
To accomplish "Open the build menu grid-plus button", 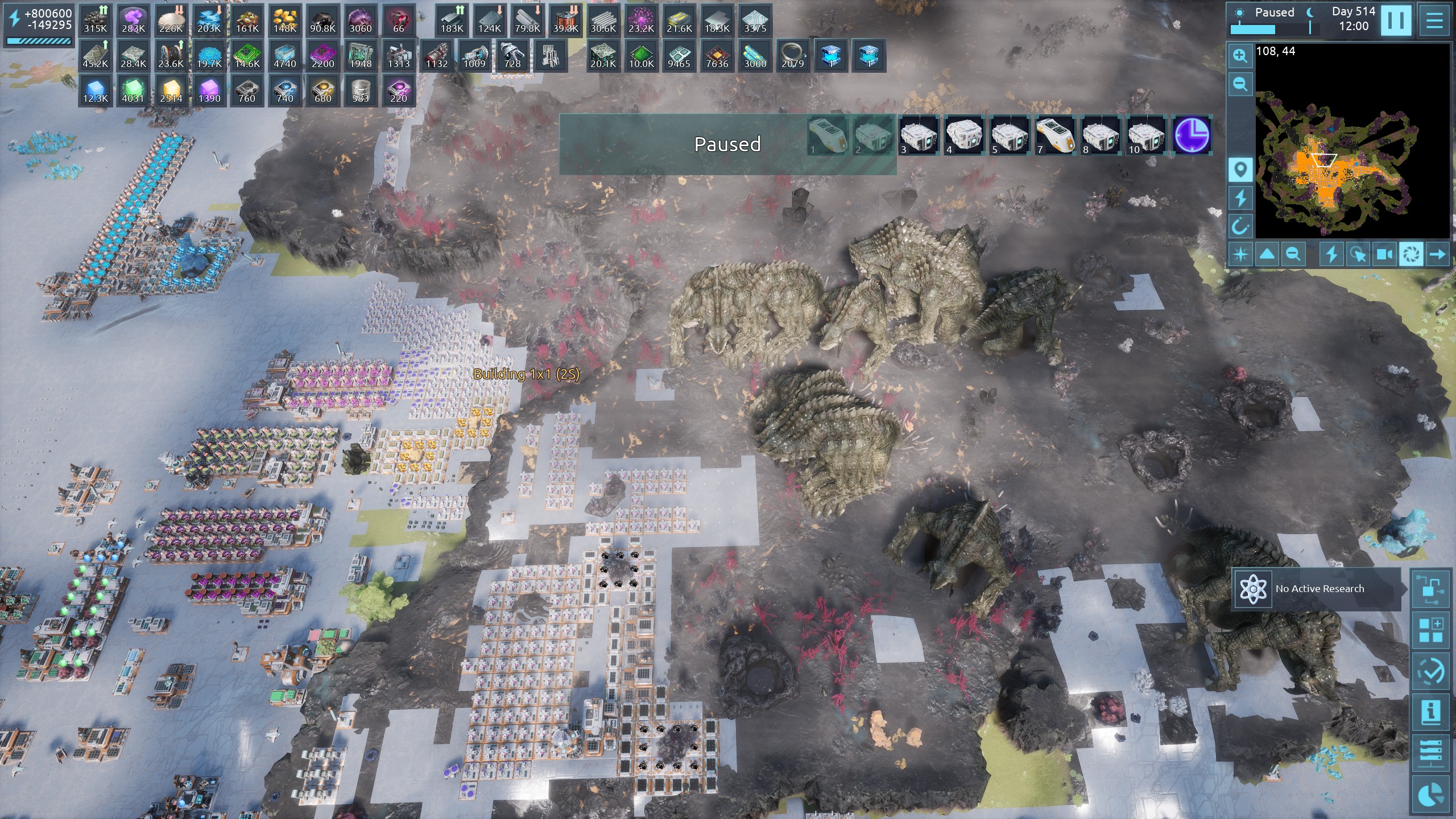I will pyautogui.click(x=1431, y=631).
